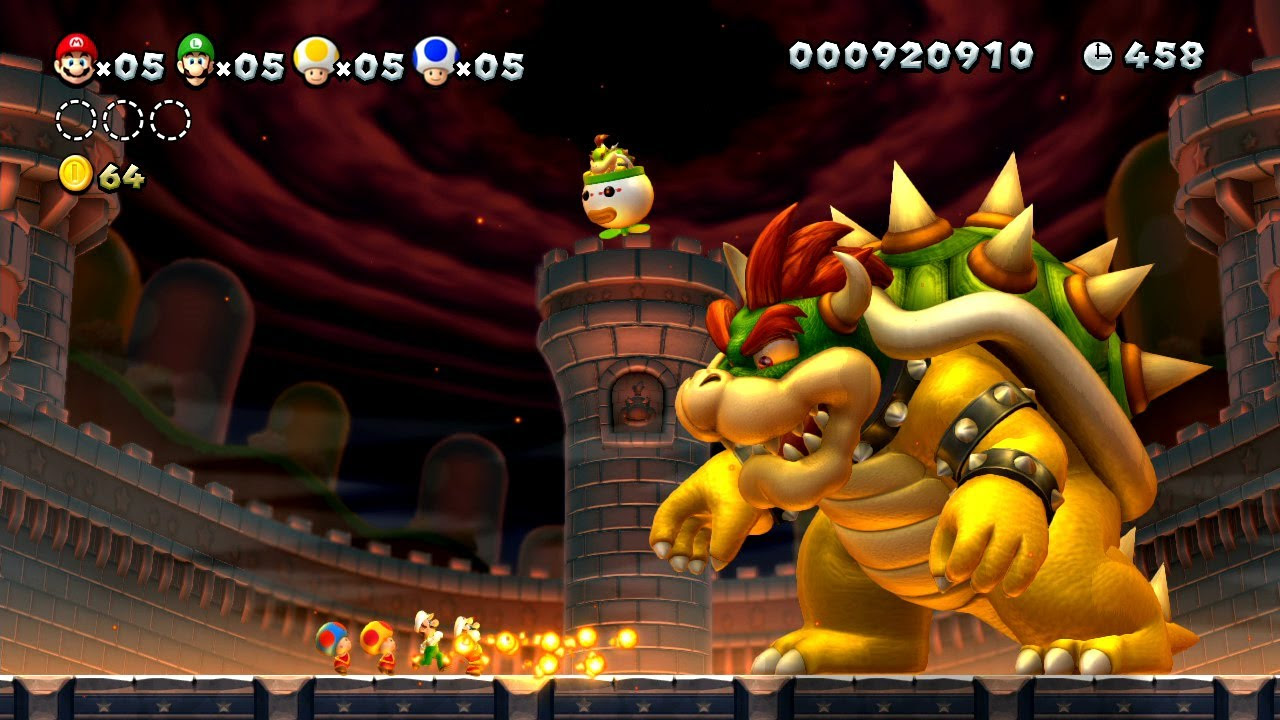Pick the Blue Toad lives icon
Image resolution: width=1280 pixels, height=720 pixels.
435,60
